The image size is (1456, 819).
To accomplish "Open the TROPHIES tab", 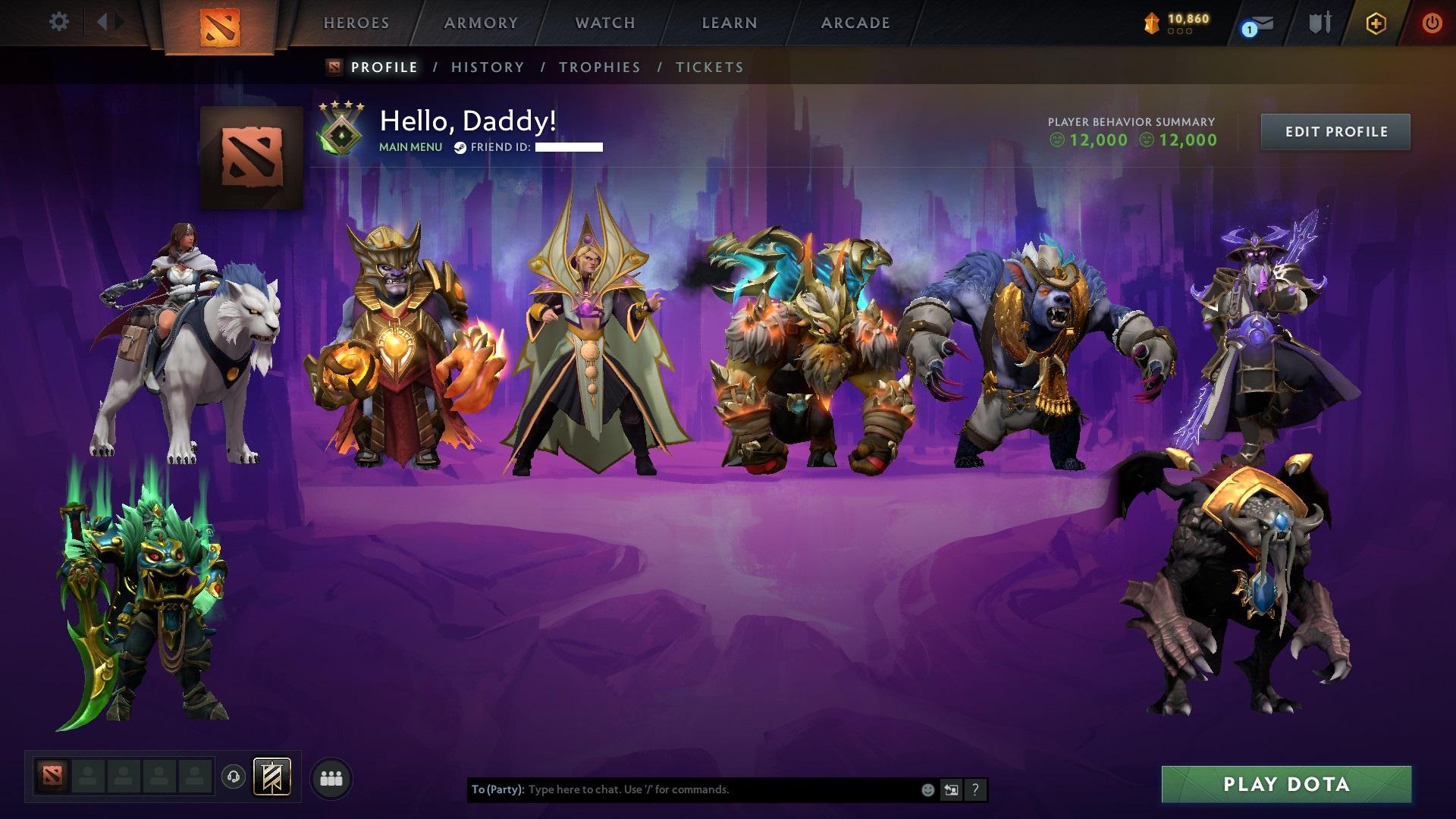I will coord(600,67).
